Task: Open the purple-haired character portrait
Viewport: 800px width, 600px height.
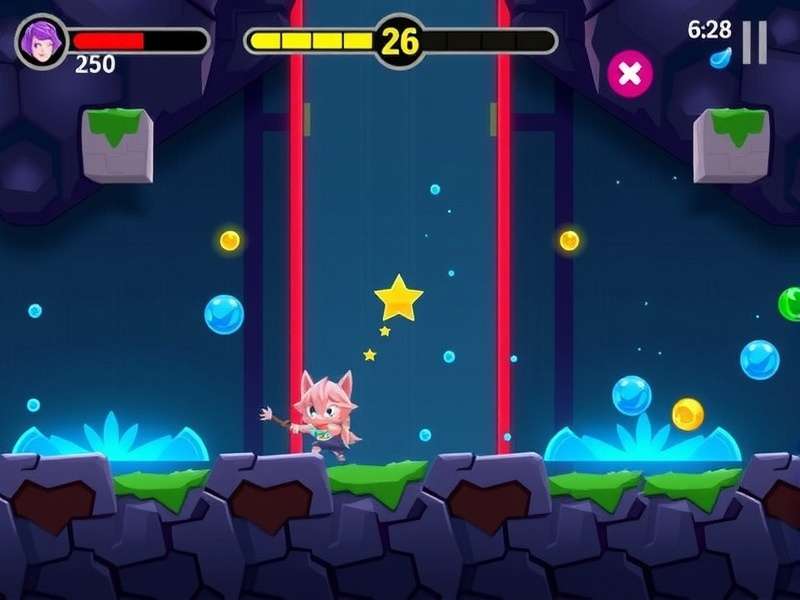Action: point(42,41)
